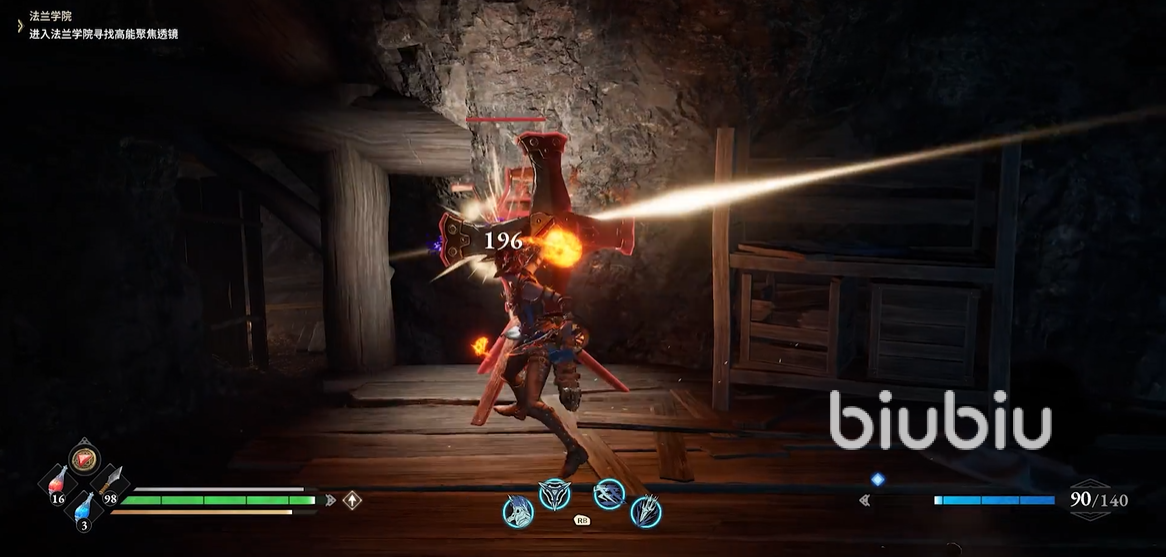Use the dashing runner skill
This screenshot has height=557, width=1166.
tap(608, 493)
